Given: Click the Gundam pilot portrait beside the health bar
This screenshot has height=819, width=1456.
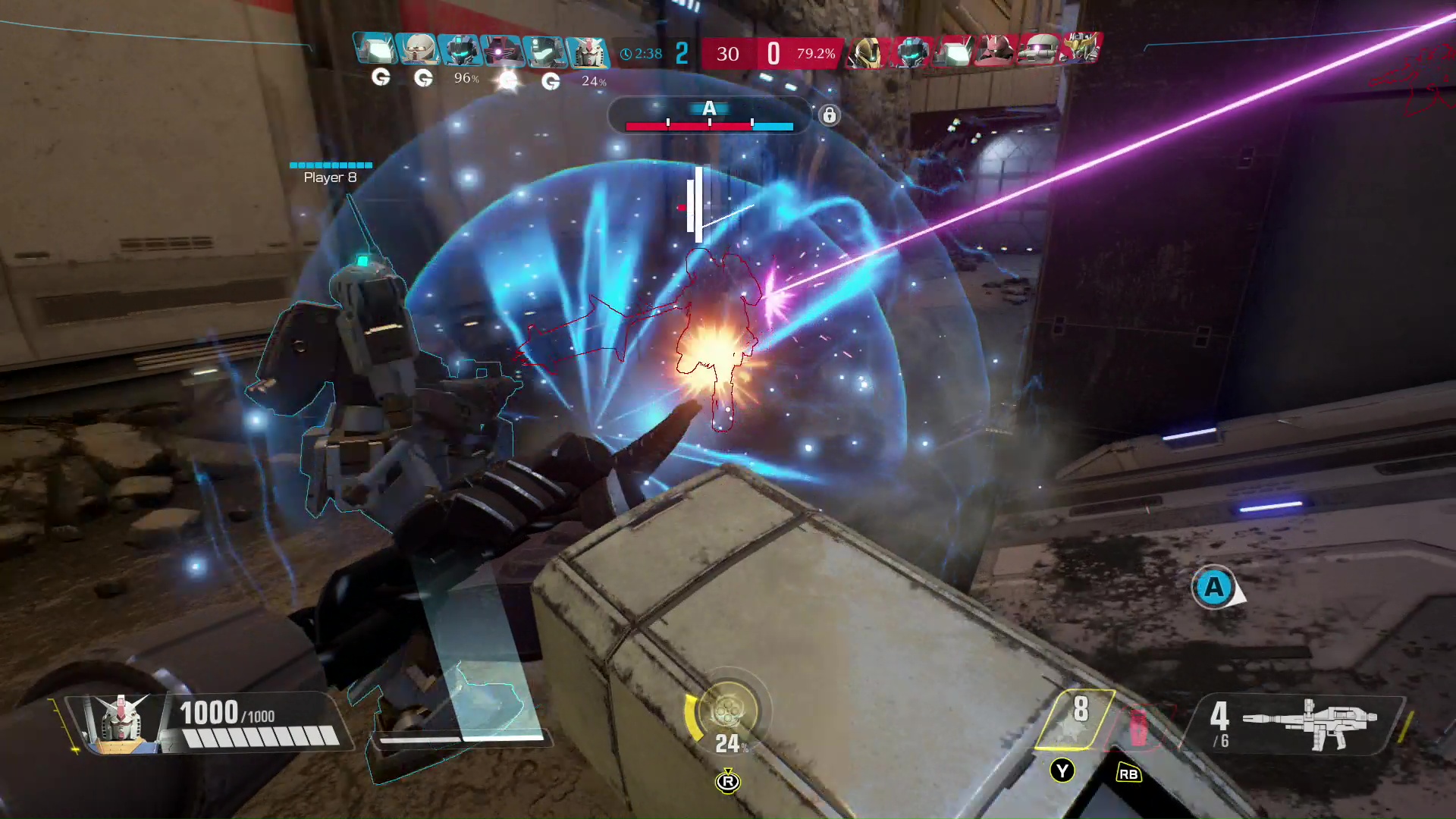Looking at the screenshot, I should tap(121, 723).
